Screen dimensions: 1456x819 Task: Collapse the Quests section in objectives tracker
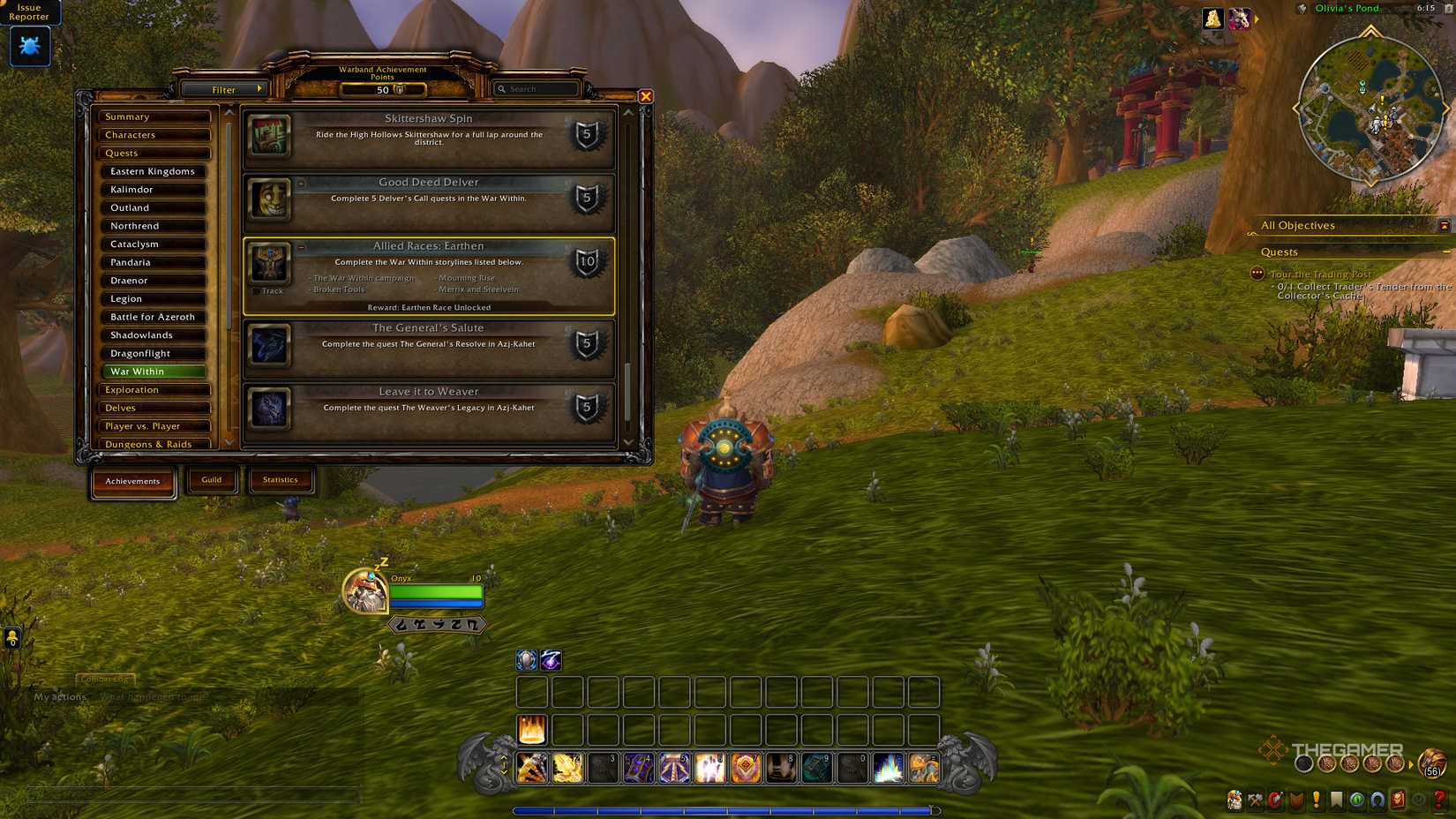1445,253
